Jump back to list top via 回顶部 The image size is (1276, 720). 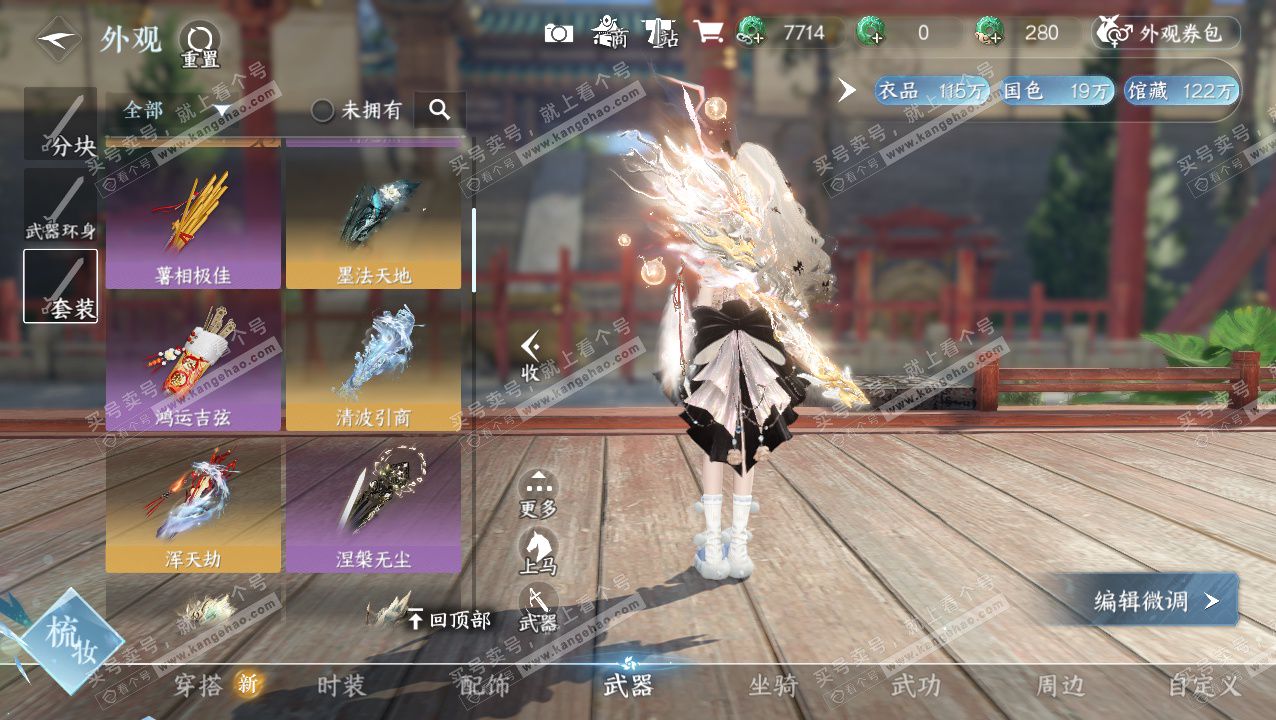tap(450, 620)
